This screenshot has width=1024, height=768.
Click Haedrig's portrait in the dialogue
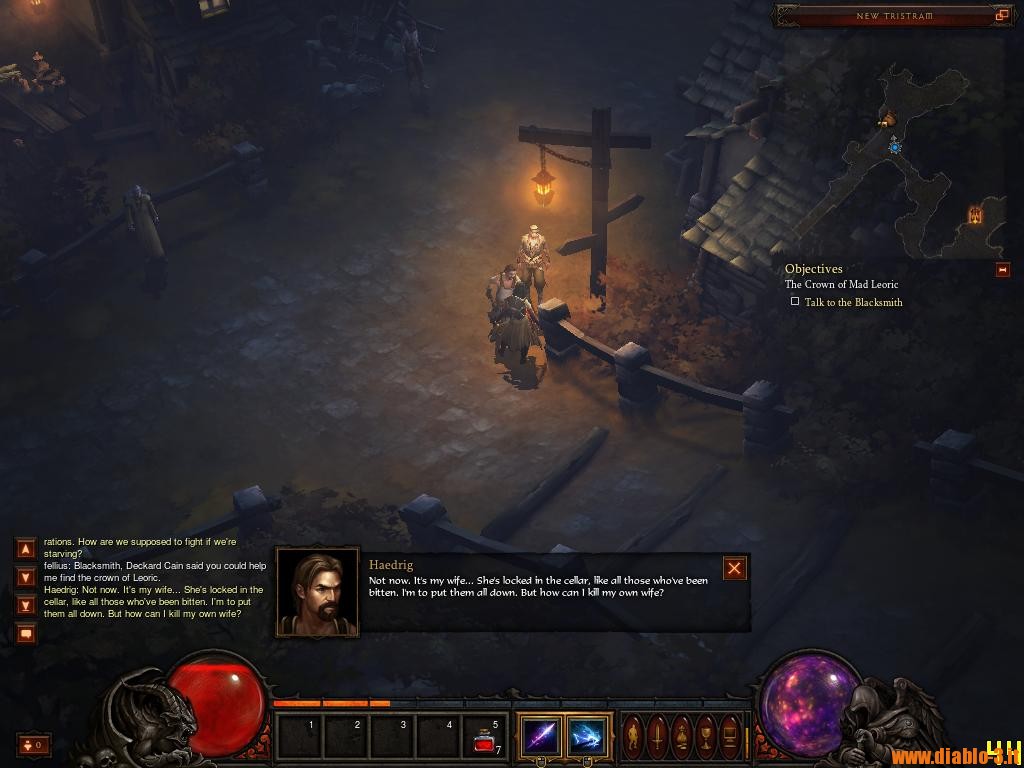click(317, 593)
